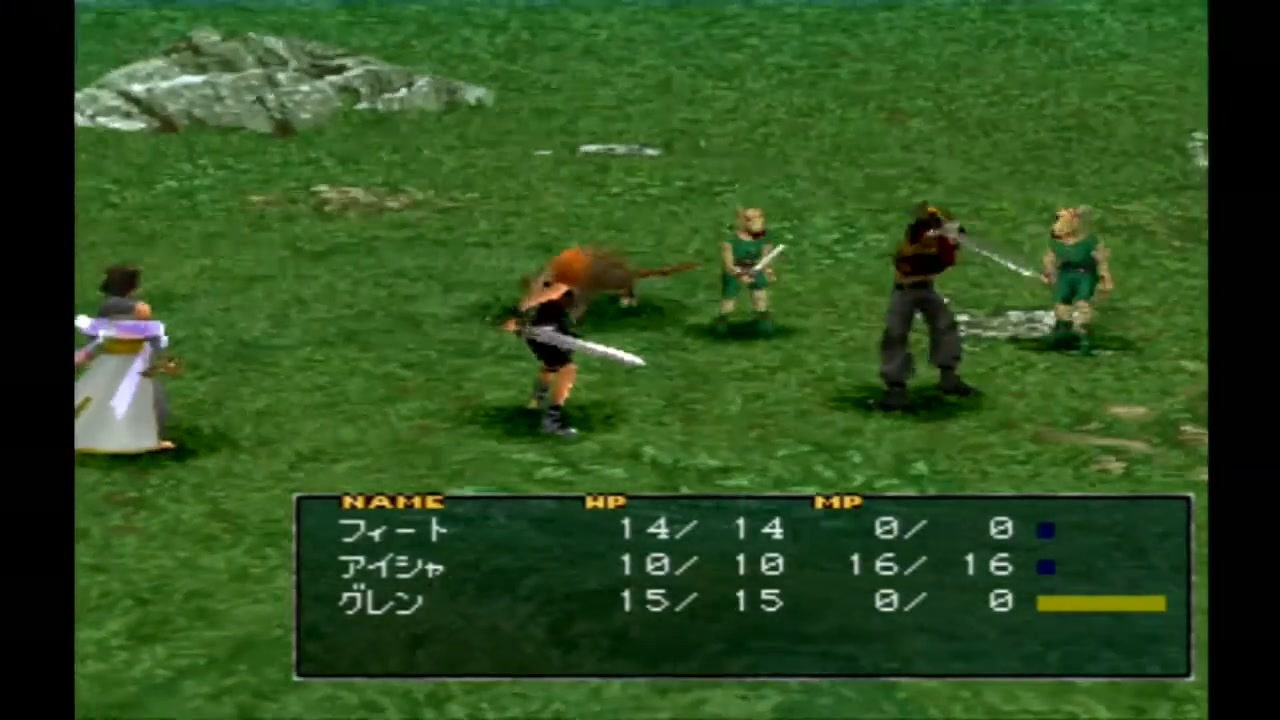Viewport: 1280px width, 720px height.
Task: Click フィート's HP value 14/14
Action: [x=700, y=530]
